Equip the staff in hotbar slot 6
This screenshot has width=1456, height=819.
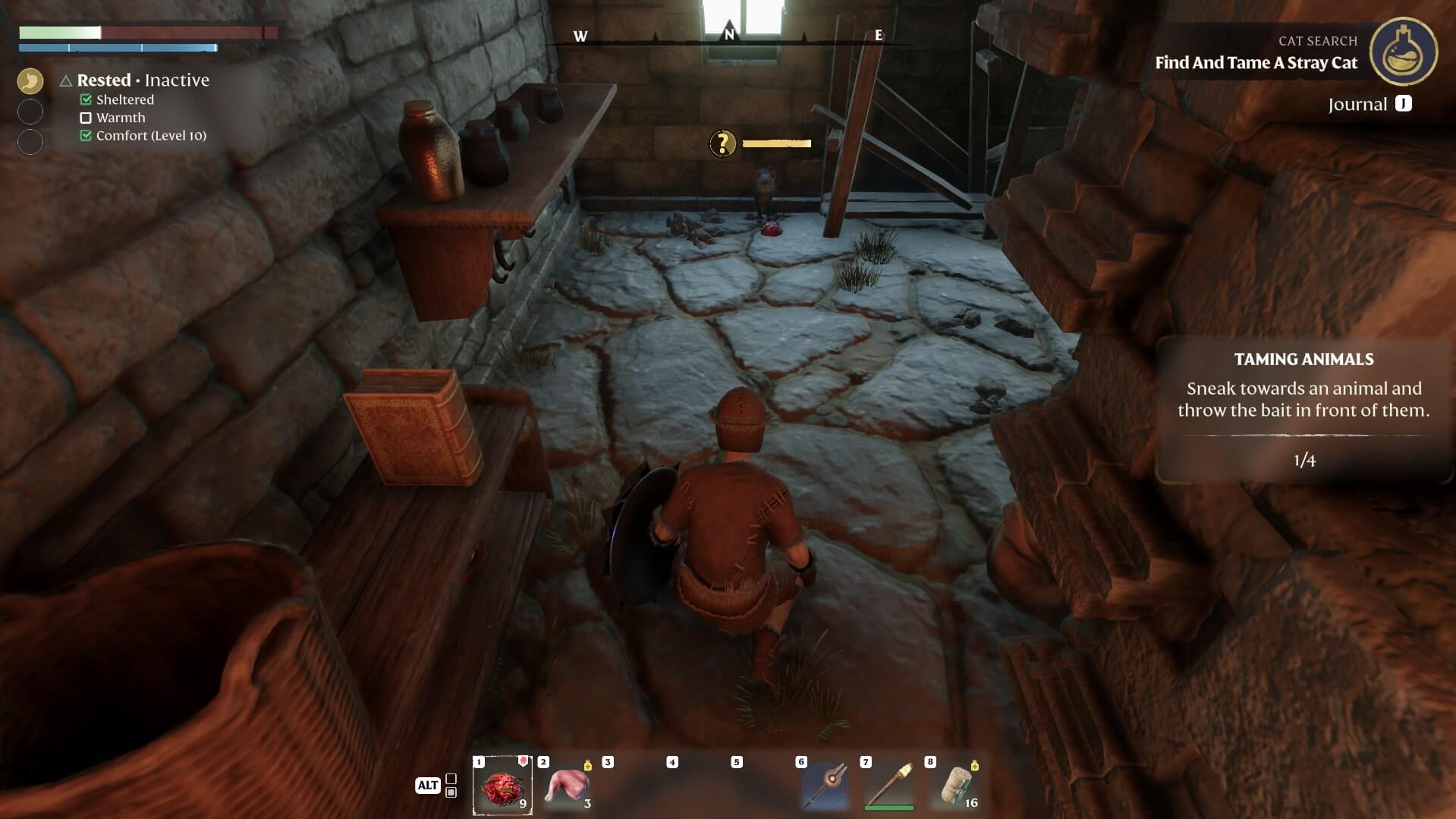(x=825, y=786)
